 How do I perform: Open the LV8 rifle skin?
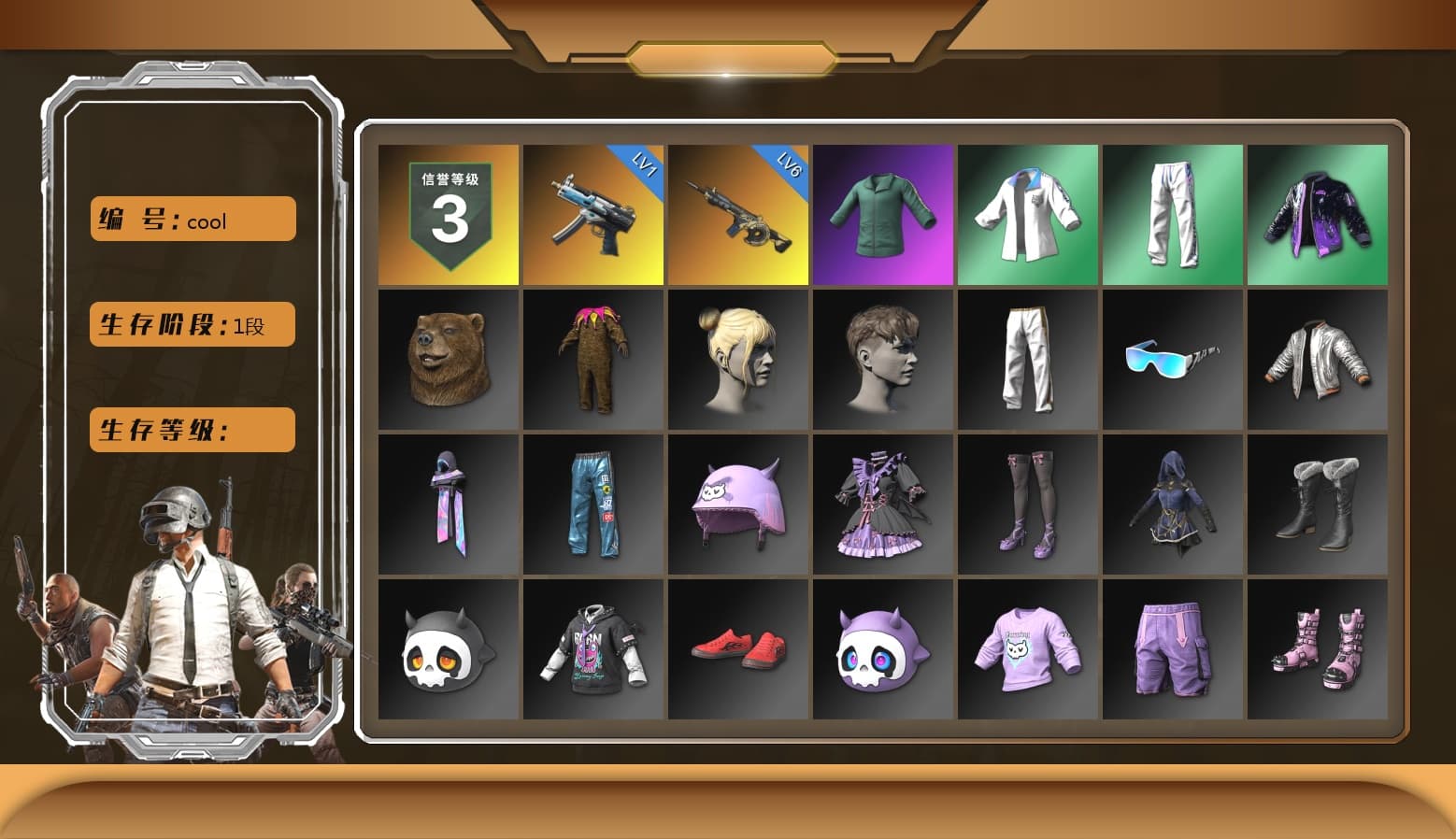point(737,213)
